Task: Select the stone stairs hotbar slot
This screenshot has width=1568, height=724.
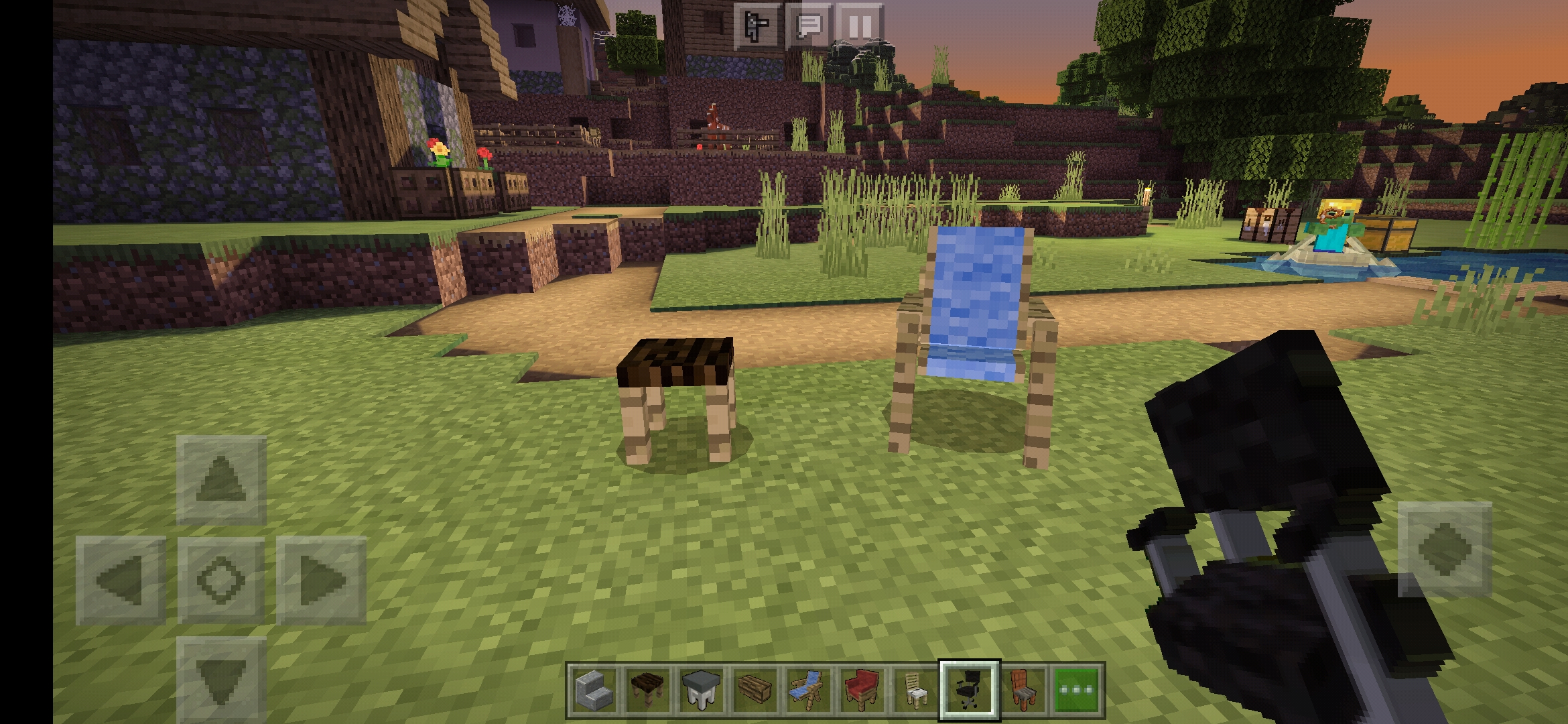Action: pyautogui.click(x=595, y=690)
